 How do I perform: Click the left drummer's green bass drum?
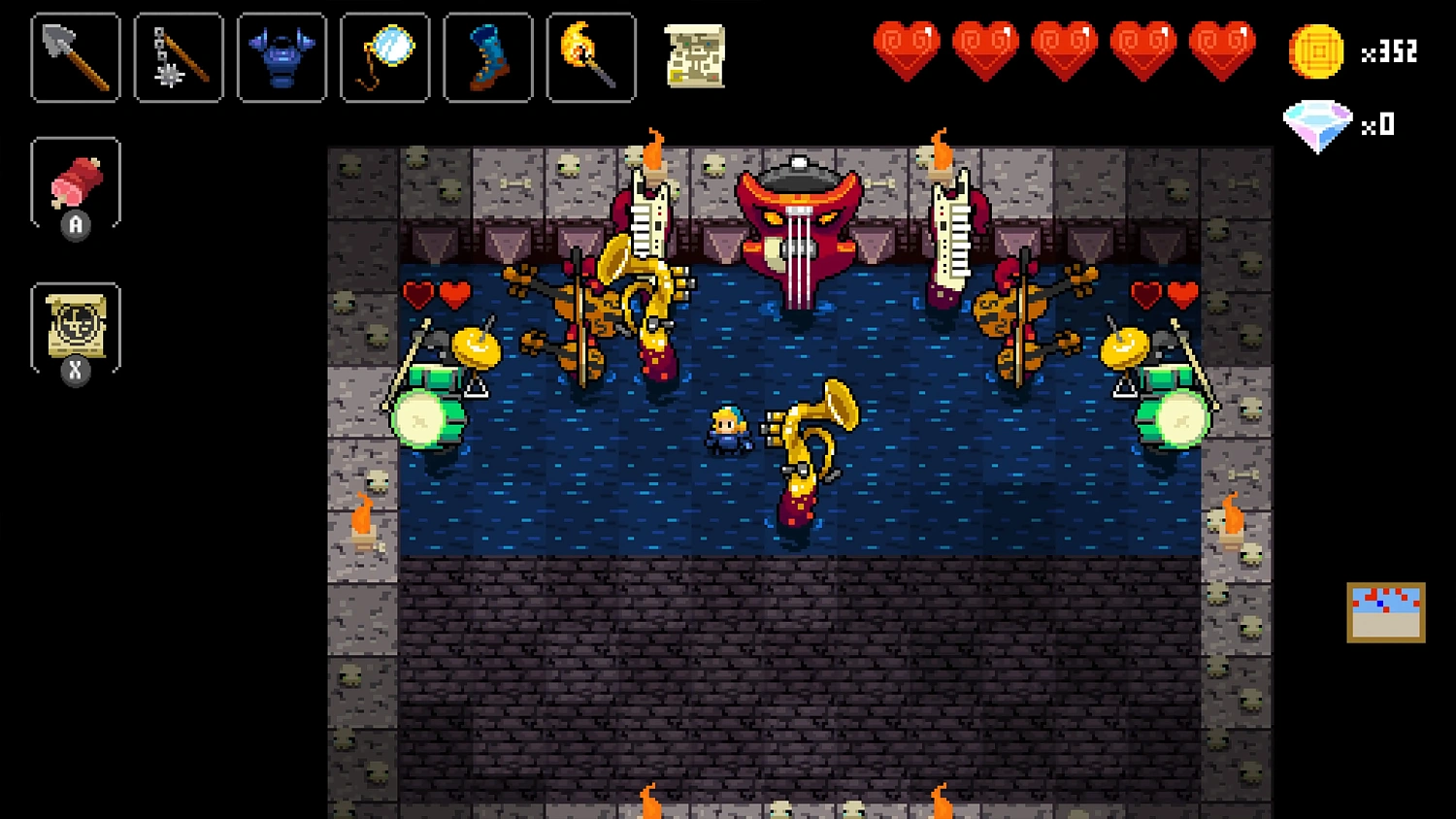point(427,417)
